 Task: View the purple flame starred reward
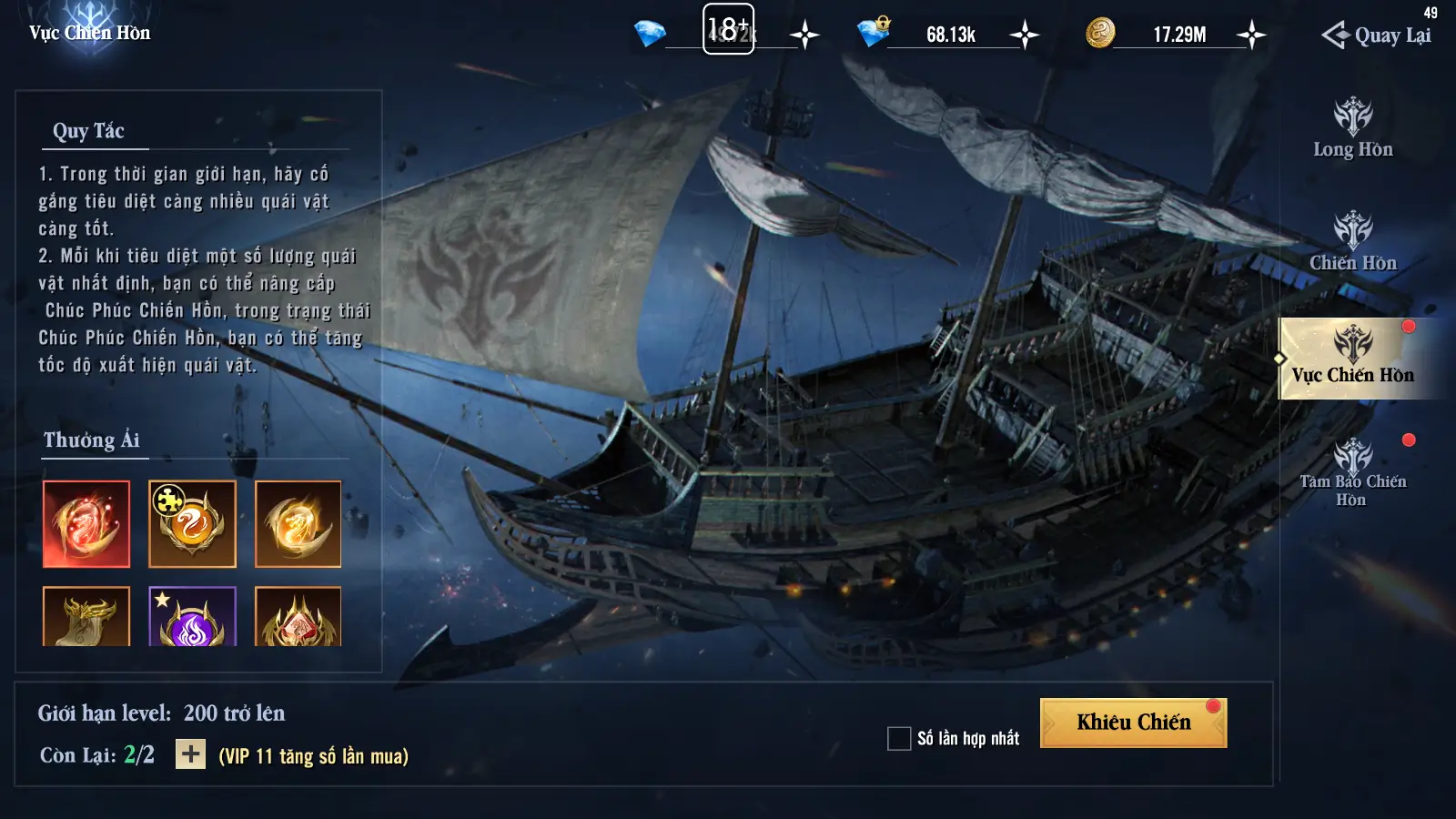(192, 618)
